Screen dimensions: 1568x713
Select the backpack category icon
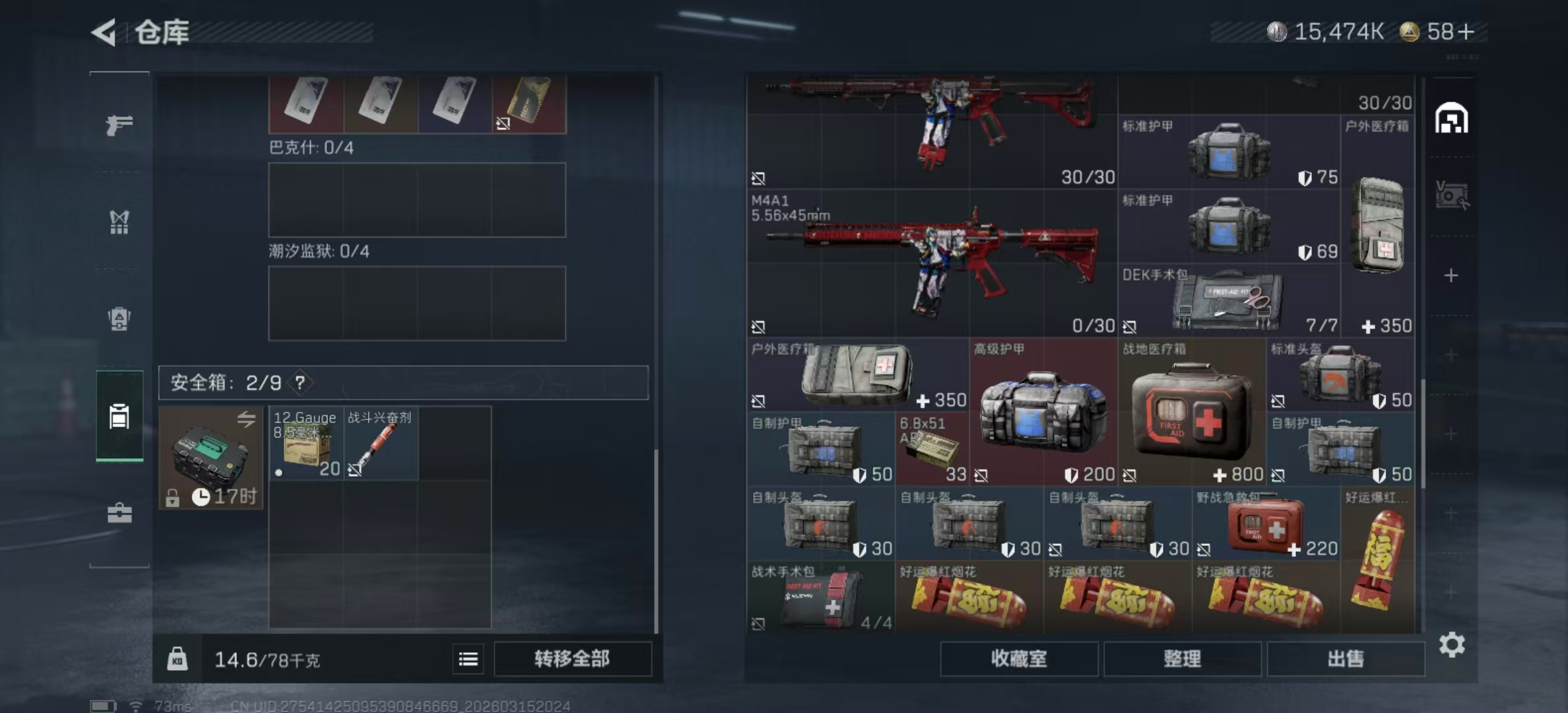[119, 319]
